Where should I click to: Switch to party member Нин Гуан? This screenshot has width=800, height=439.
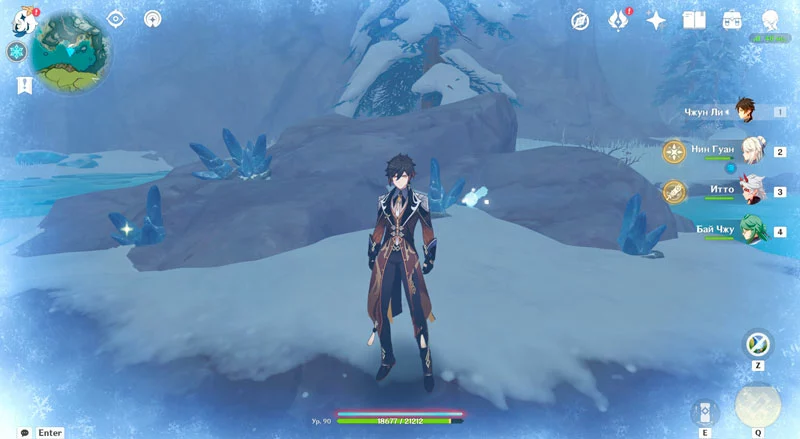[745, 151]
